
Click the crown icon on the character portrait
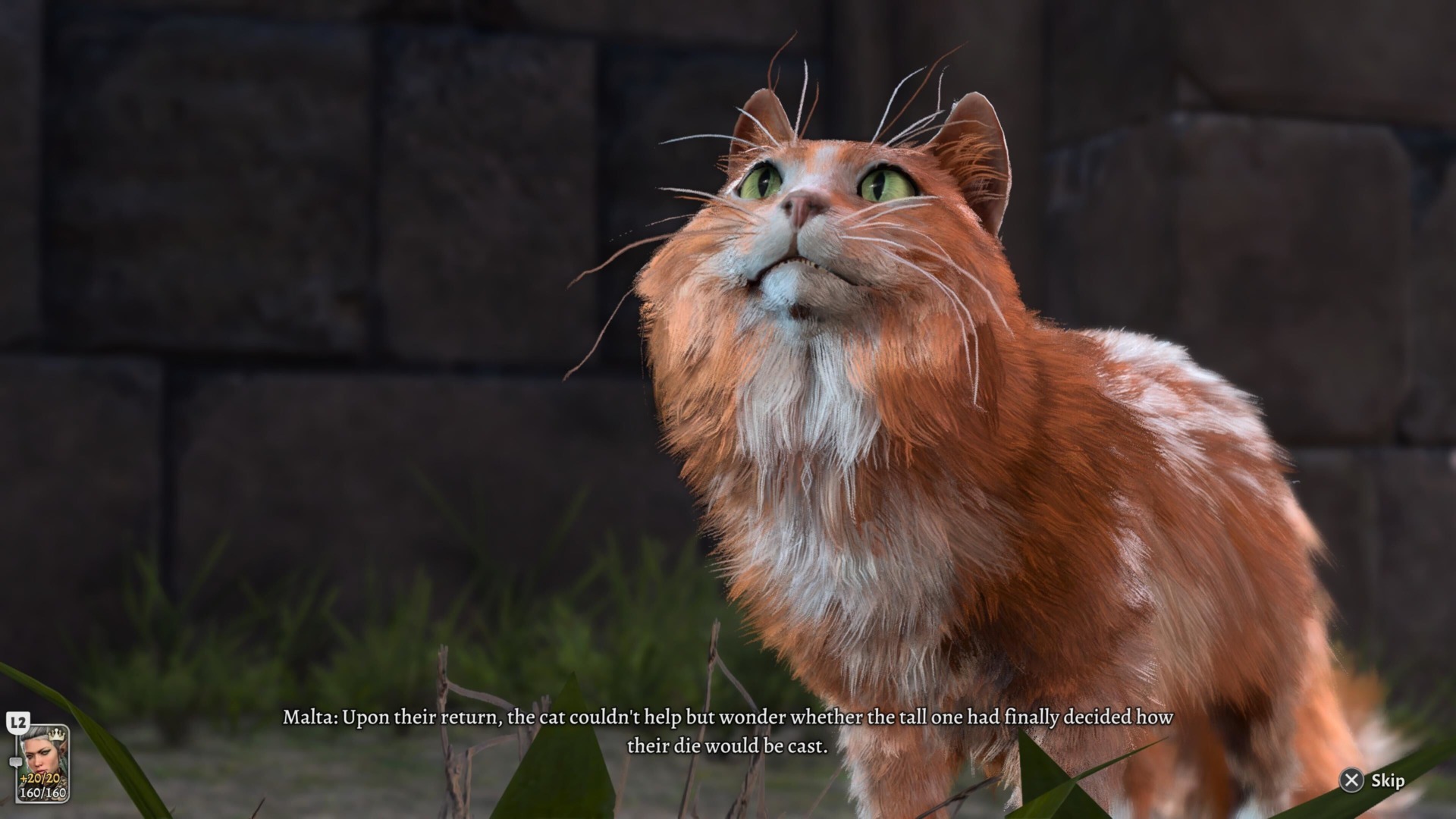[x=56, y=735]
